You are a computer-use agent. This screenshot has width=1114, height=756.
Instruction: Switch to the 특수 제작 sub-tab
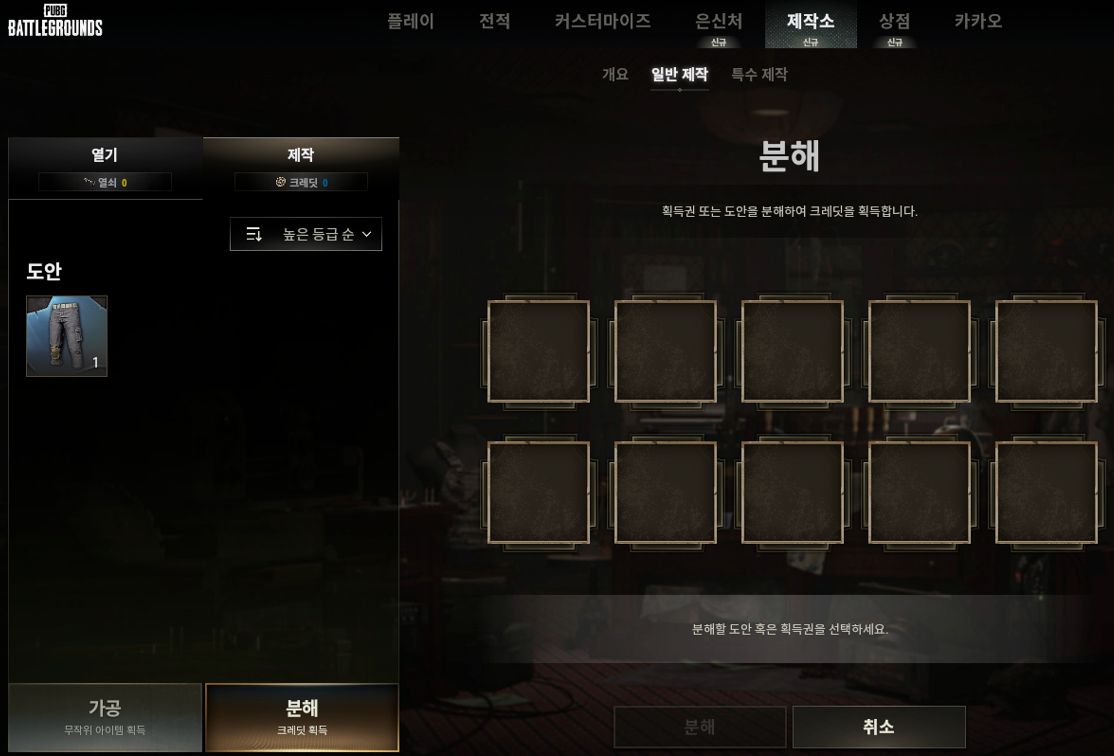[759, 74]
